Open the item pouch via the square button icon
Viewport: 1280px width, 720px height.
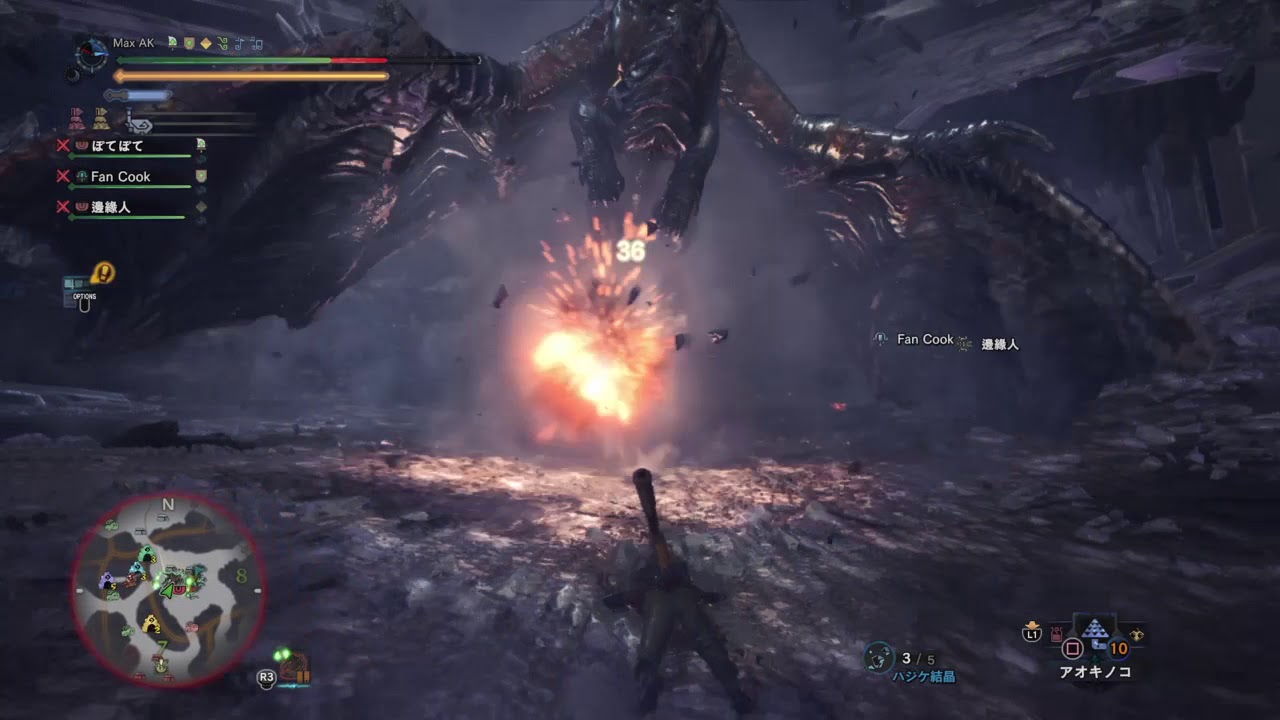click(1072, 647)
